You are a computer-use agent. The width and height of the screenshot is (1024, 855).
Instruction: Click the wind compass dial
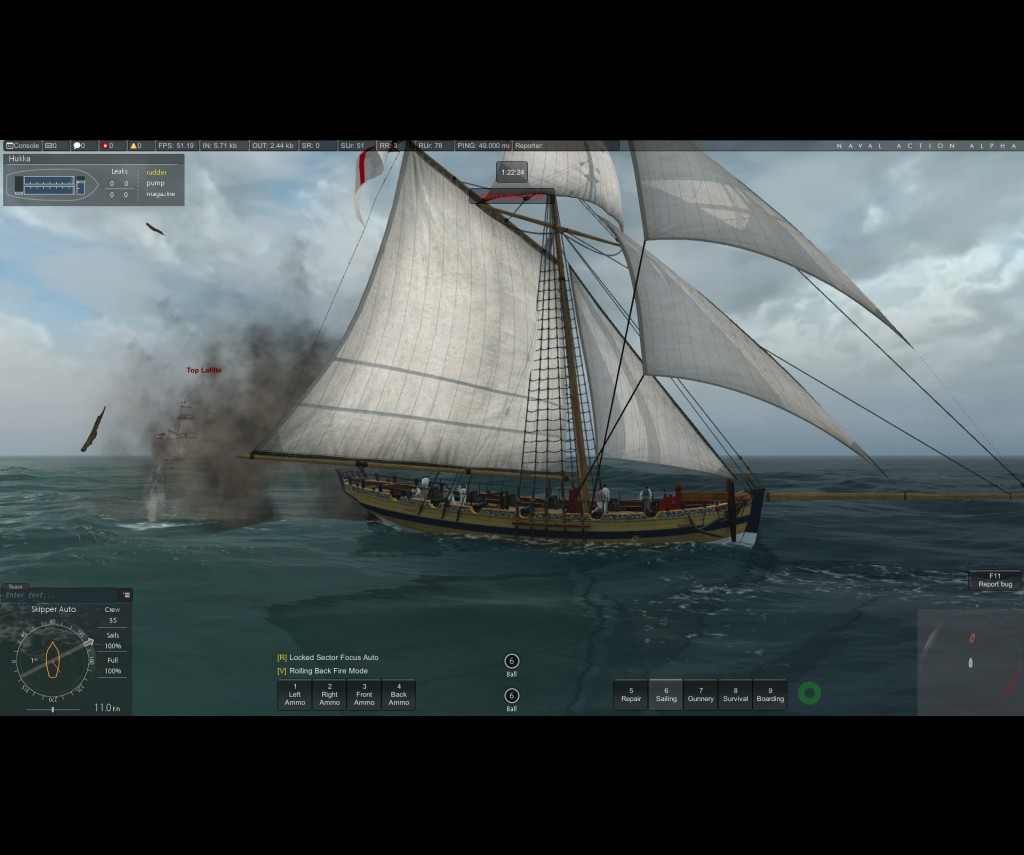tap(52, 659)
